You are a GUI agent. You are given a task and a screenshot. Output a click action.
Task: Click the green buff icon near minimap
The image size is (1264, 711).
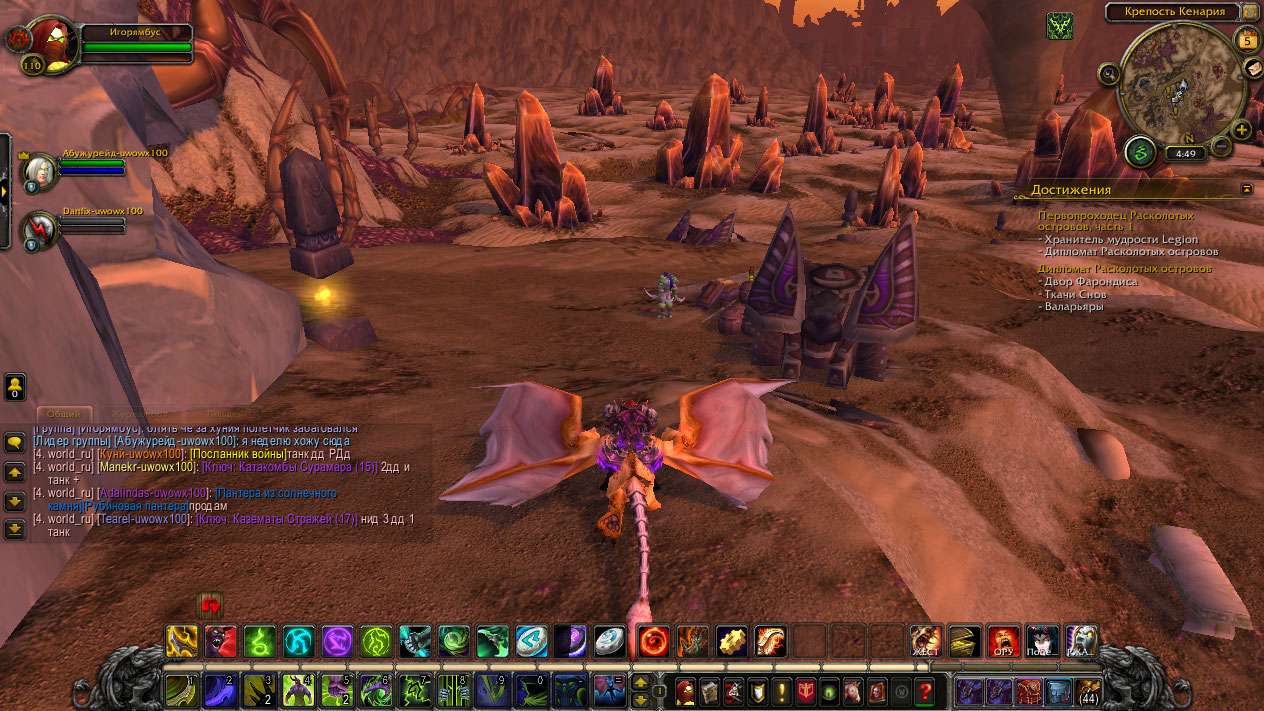pyautogui.click(x=1060, y=26)
